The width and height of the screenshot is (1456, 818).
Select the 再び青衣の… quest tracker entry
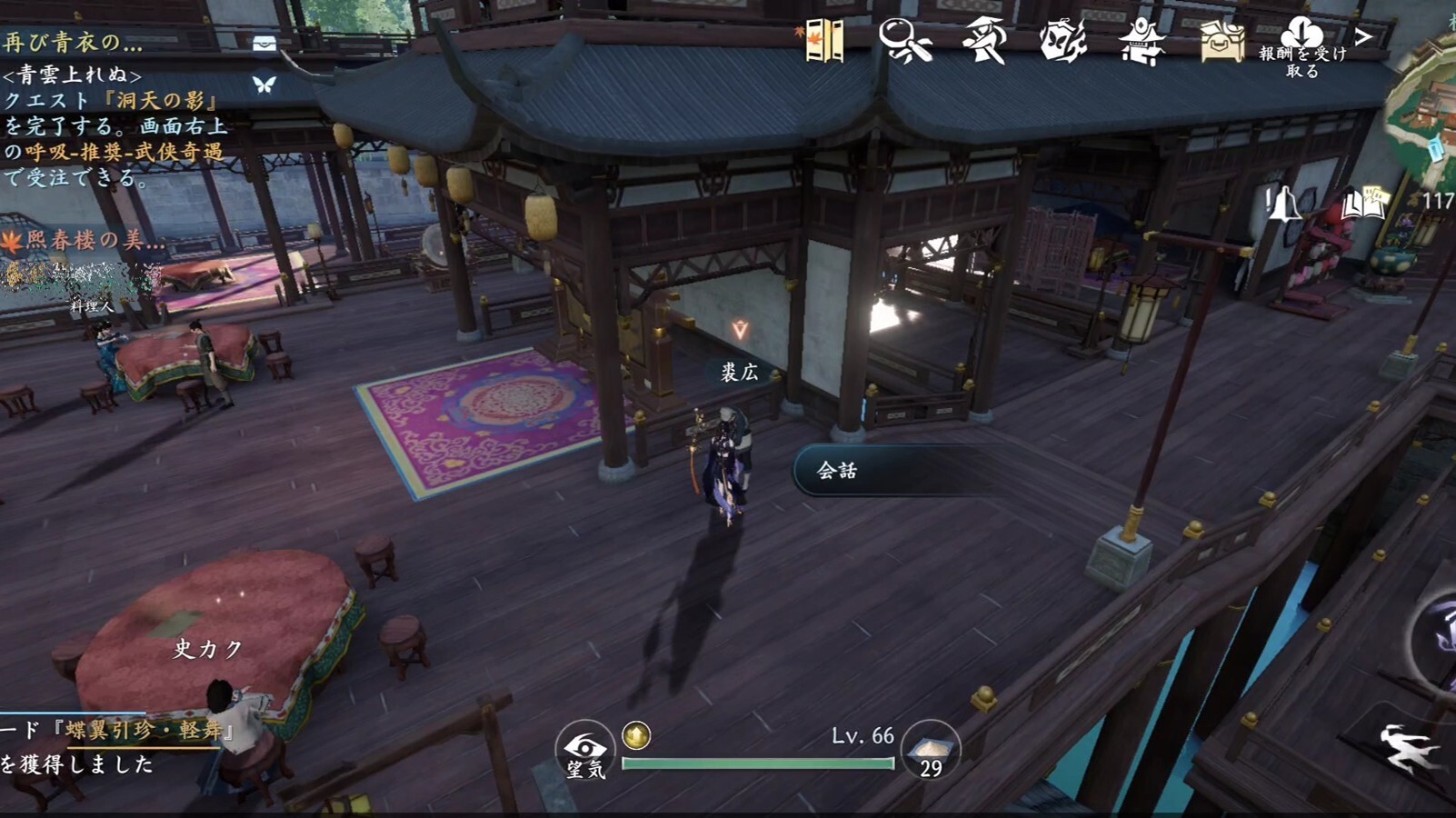coord(73,42)
